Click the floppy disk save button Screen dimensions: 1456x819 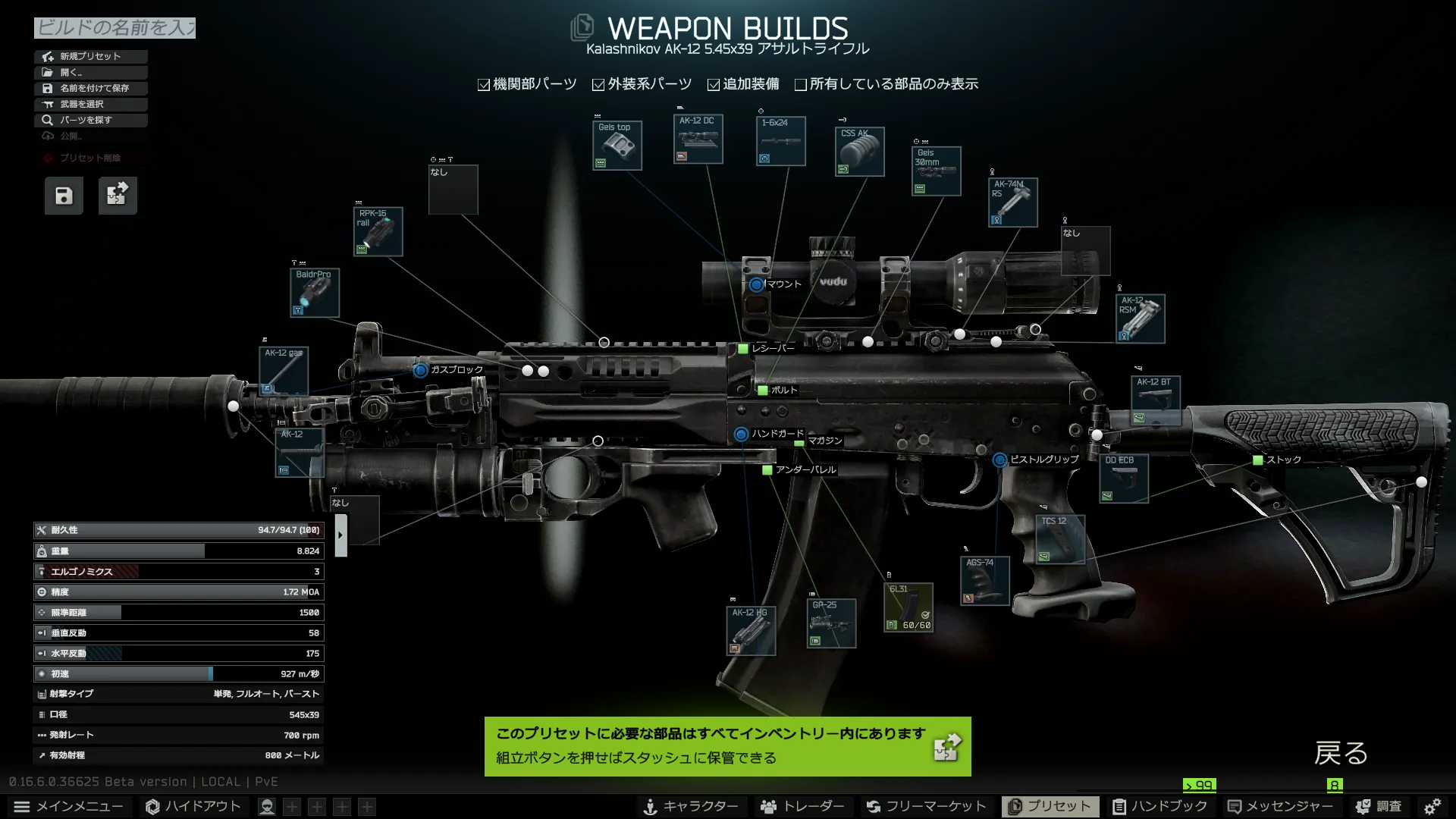[x=64, y=196]
